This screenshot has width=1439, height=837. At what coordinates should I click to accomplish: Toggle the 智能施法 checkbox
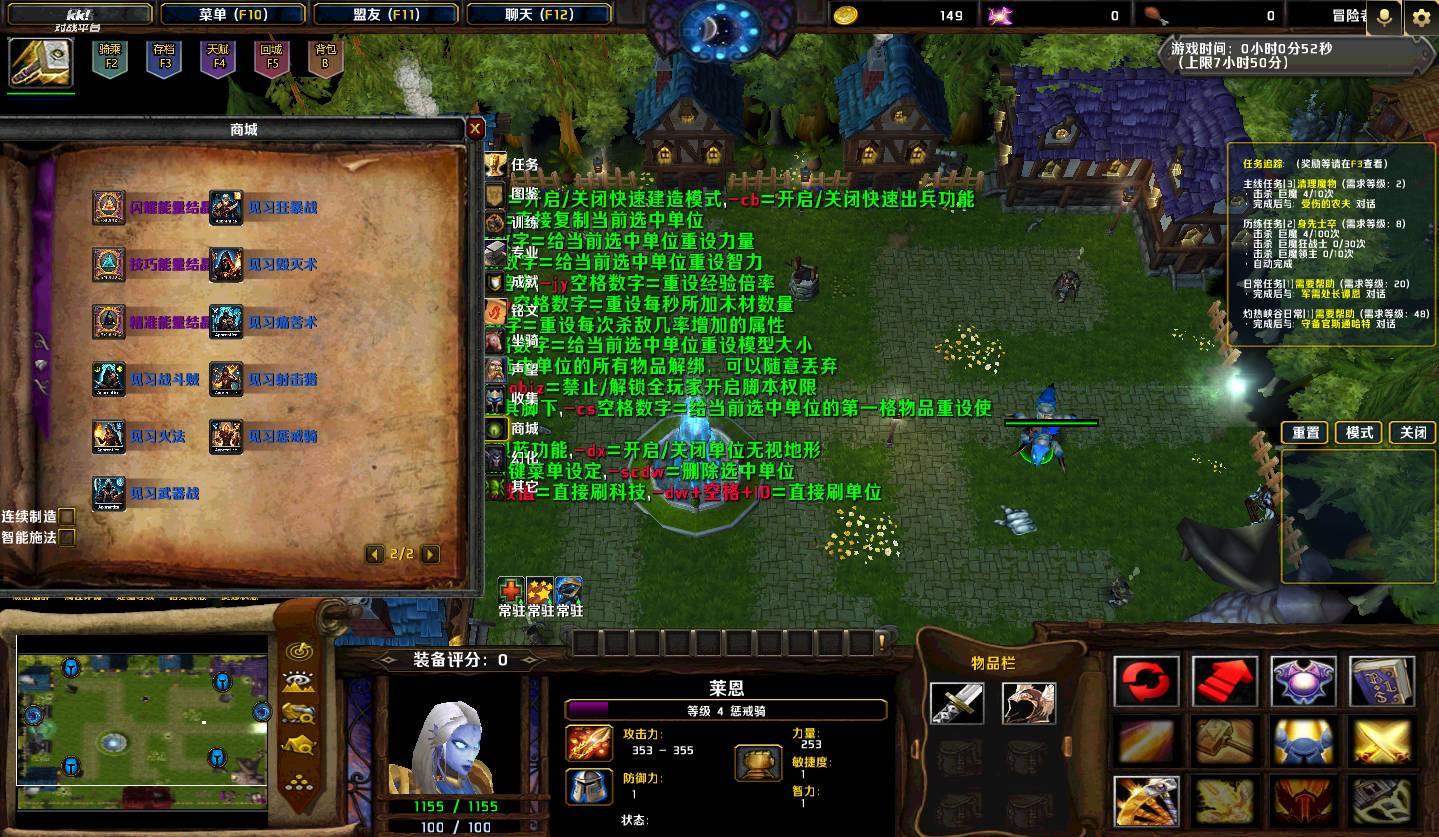coord(66,538)
